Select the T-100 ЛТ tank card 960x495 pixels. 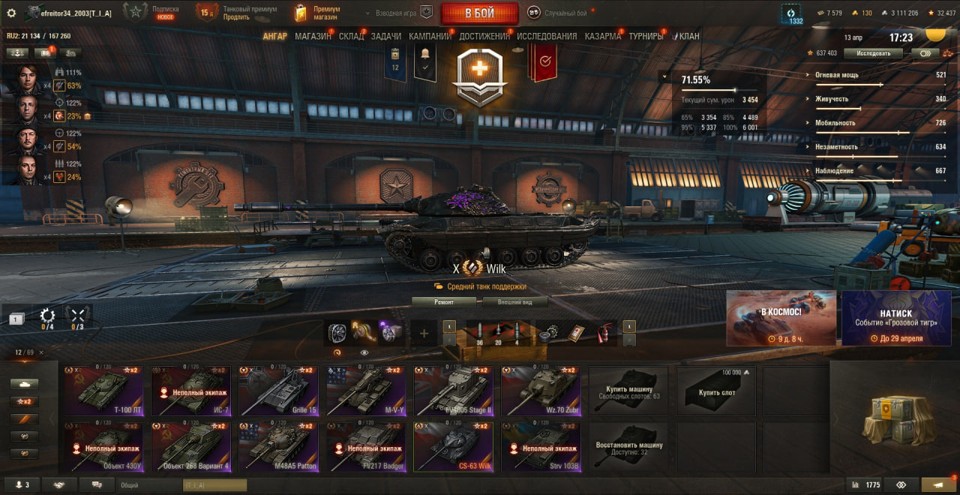pyautogui.click(x=105, y=390)
